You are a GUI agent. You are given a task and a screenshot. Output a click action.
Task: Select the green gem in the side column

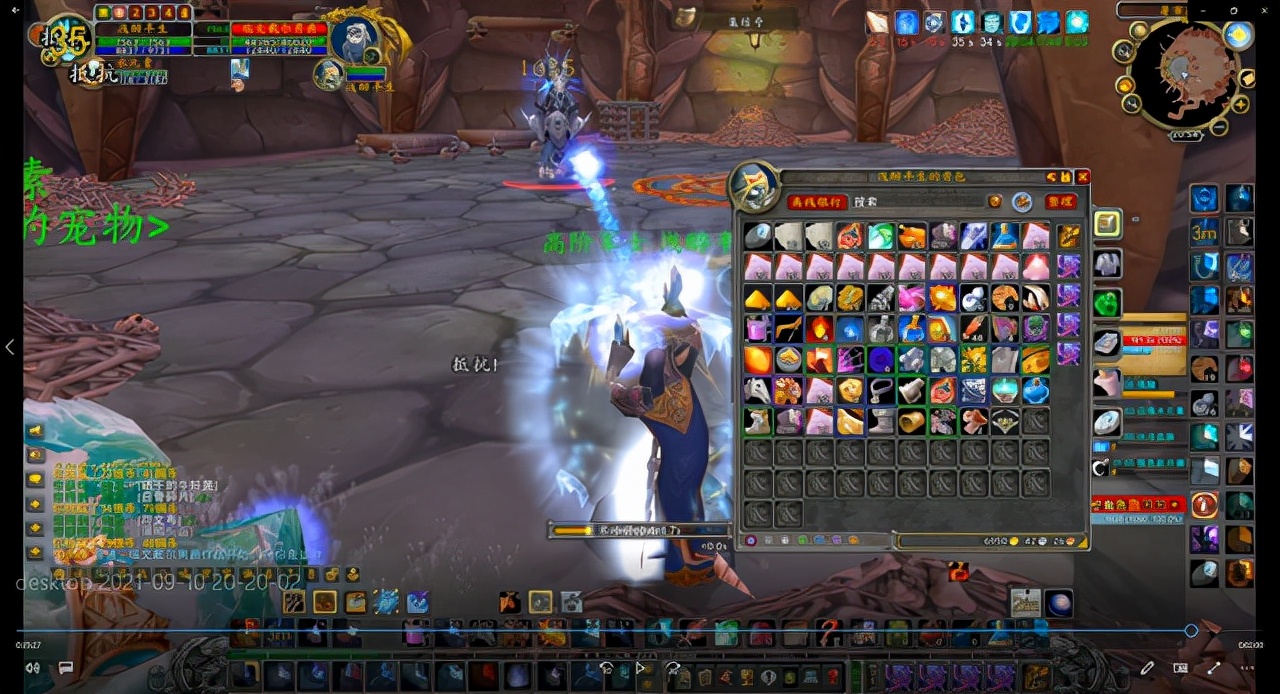[1106, 302]
